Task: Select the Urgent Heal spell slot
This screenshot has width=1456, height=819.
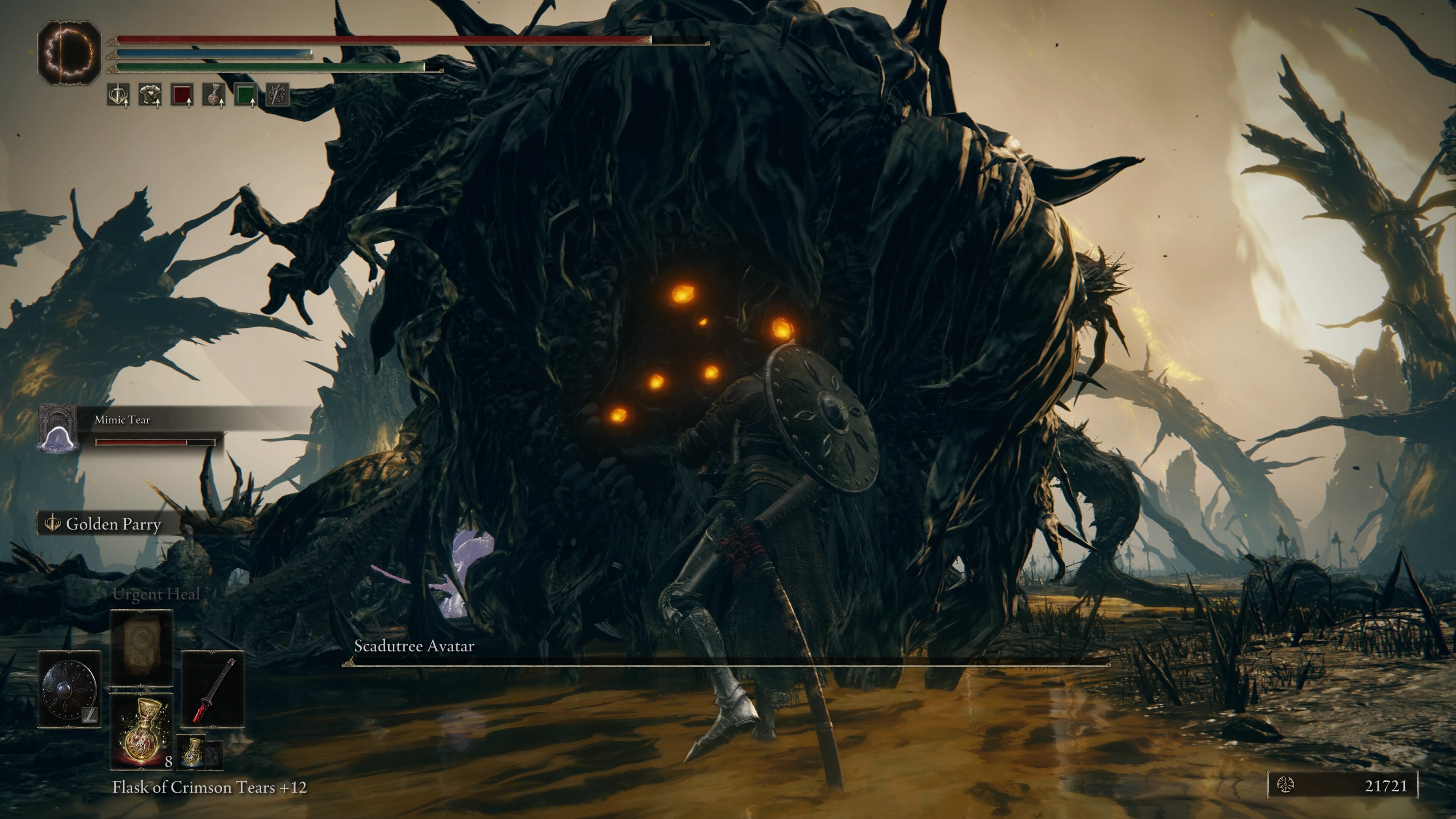Action: [x=141, y=647]
